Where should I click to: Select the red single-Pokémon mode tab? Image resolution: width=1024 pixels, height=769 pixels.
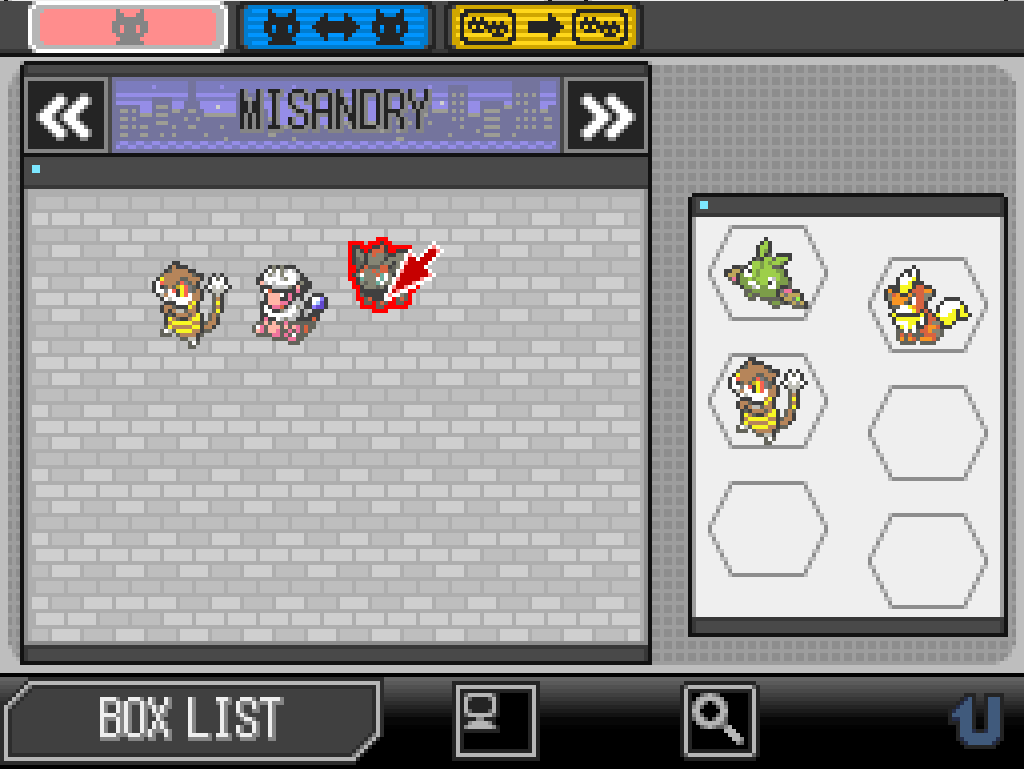click(x=129, y=28)
